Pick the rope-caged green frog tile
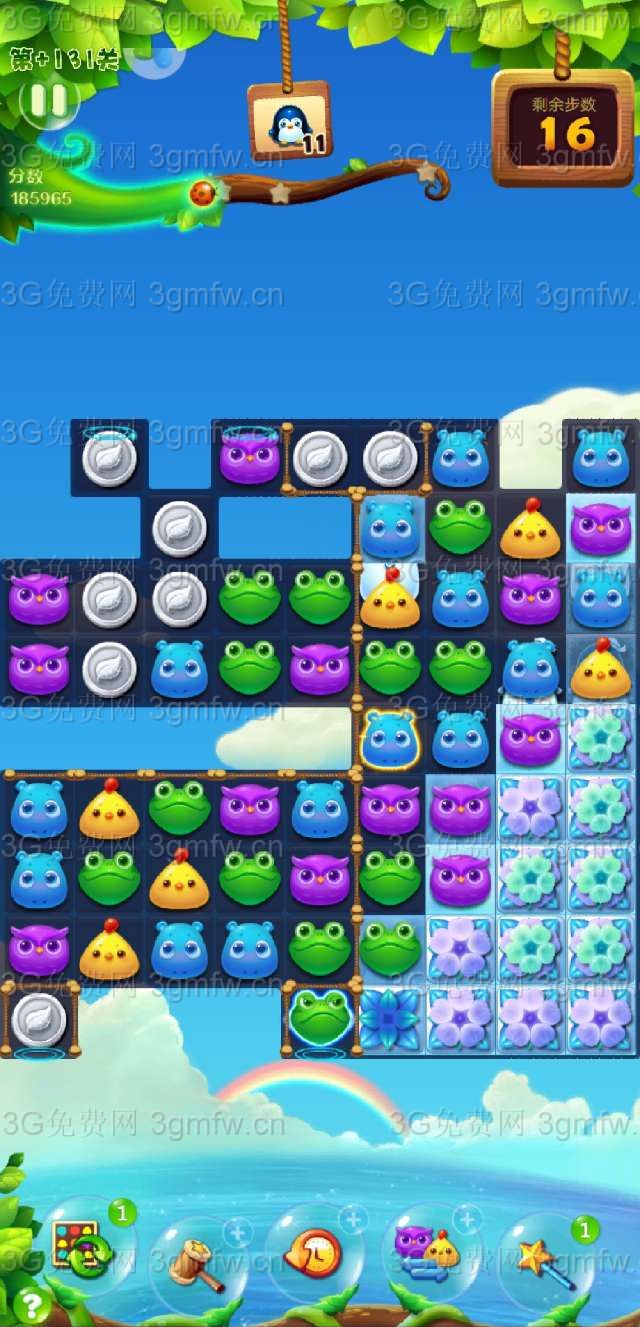The image size is (640, 1327). (319, 1018)
